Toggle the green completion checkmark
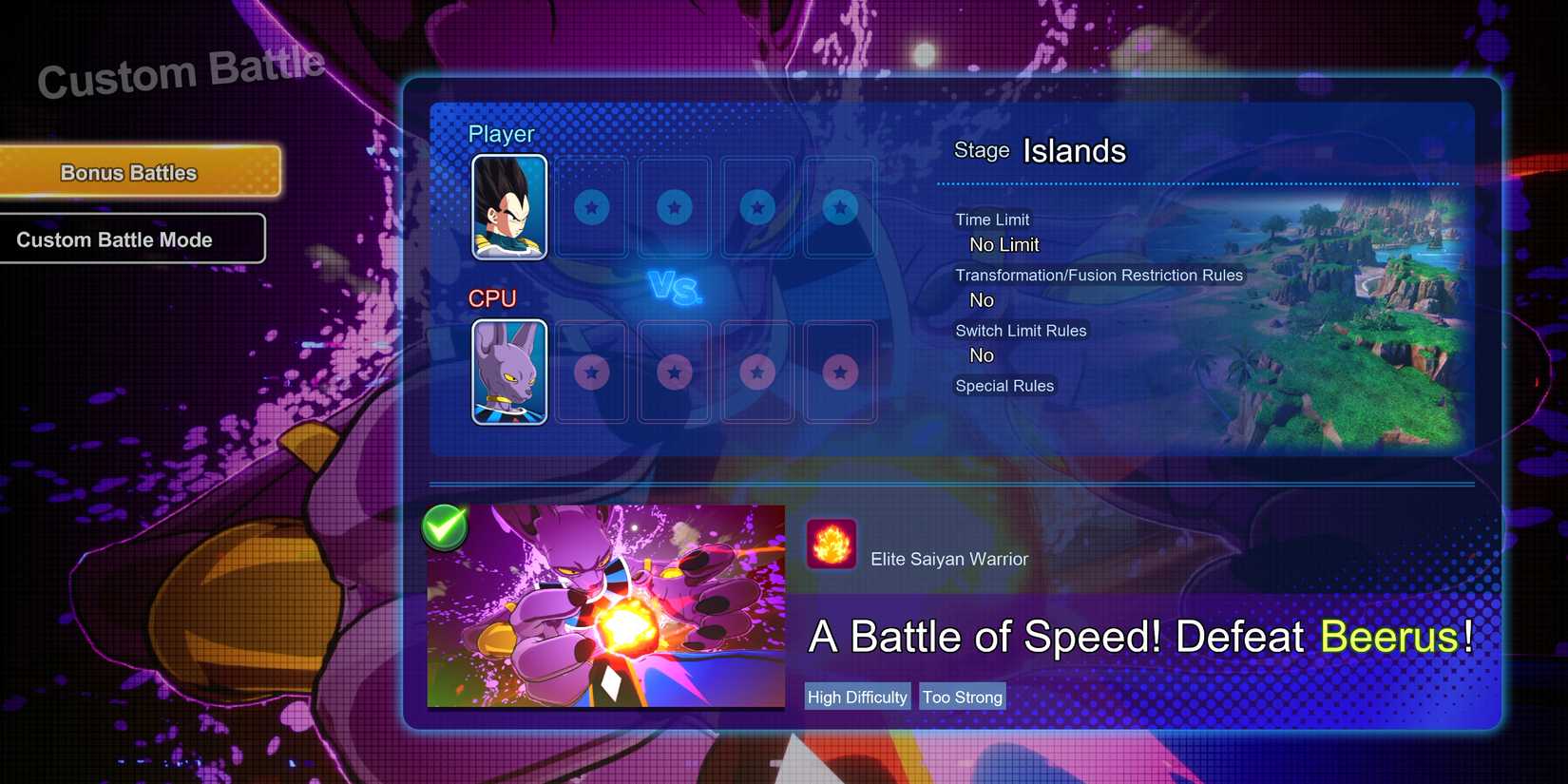This screenshot has height=784, width=1568. pyautogui.click(x=443, y=526)
